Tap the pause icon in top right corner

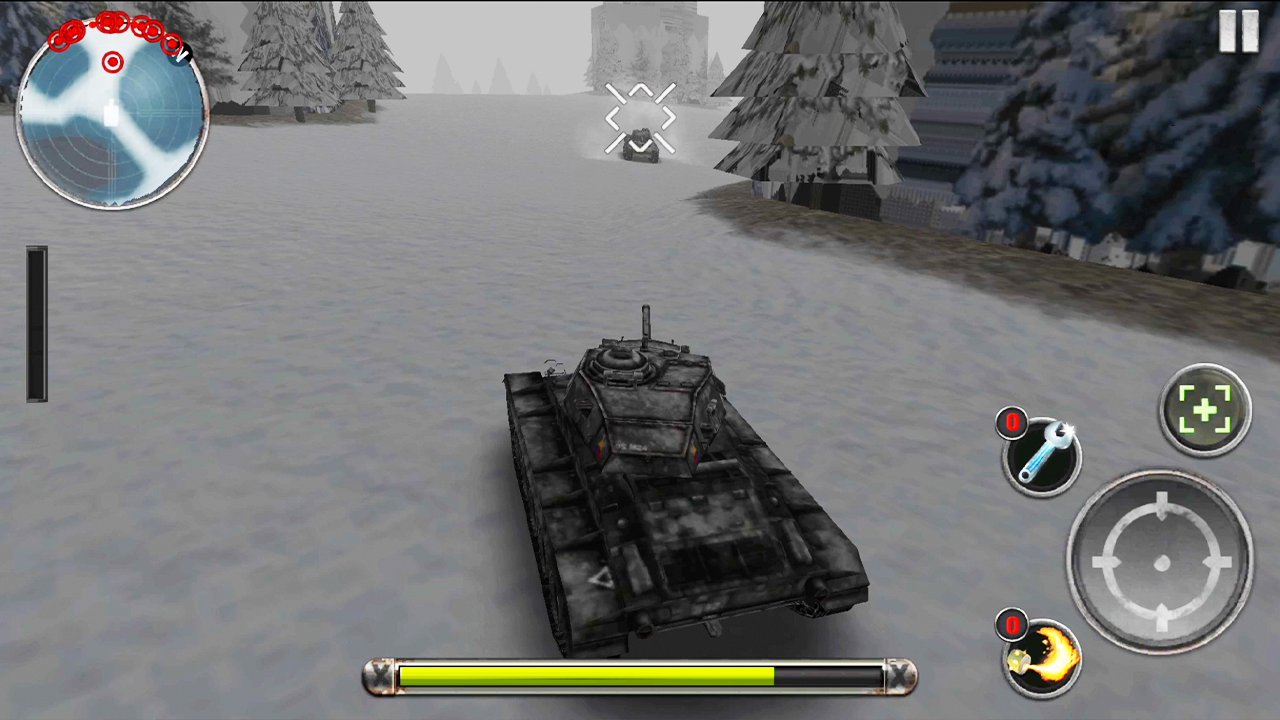[x=1238, y=33]
